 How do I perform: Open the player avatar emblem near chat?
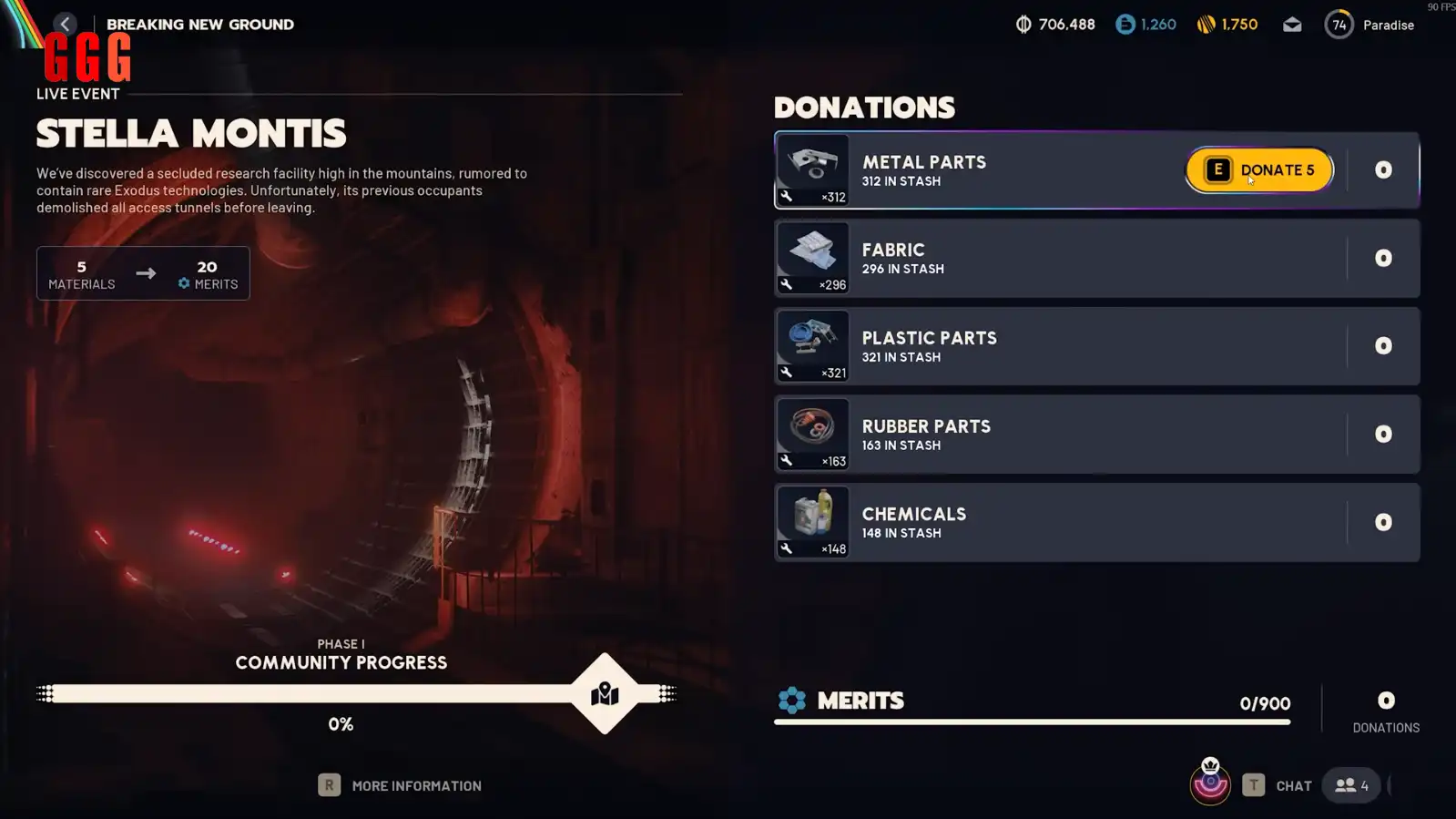pyautogui.click(x=1210, y=783)
